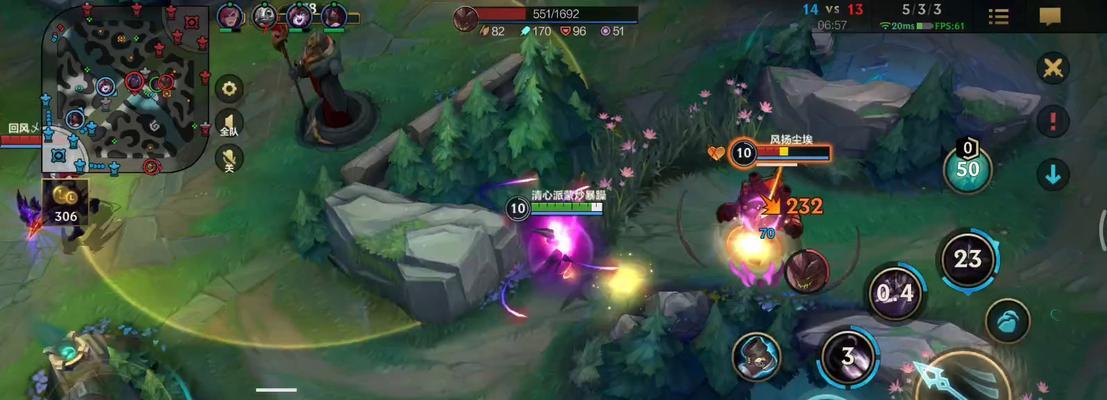Toggle the 全队 team voice speaker
Viewport: 1107px width, 400px height.
(229, 124)
